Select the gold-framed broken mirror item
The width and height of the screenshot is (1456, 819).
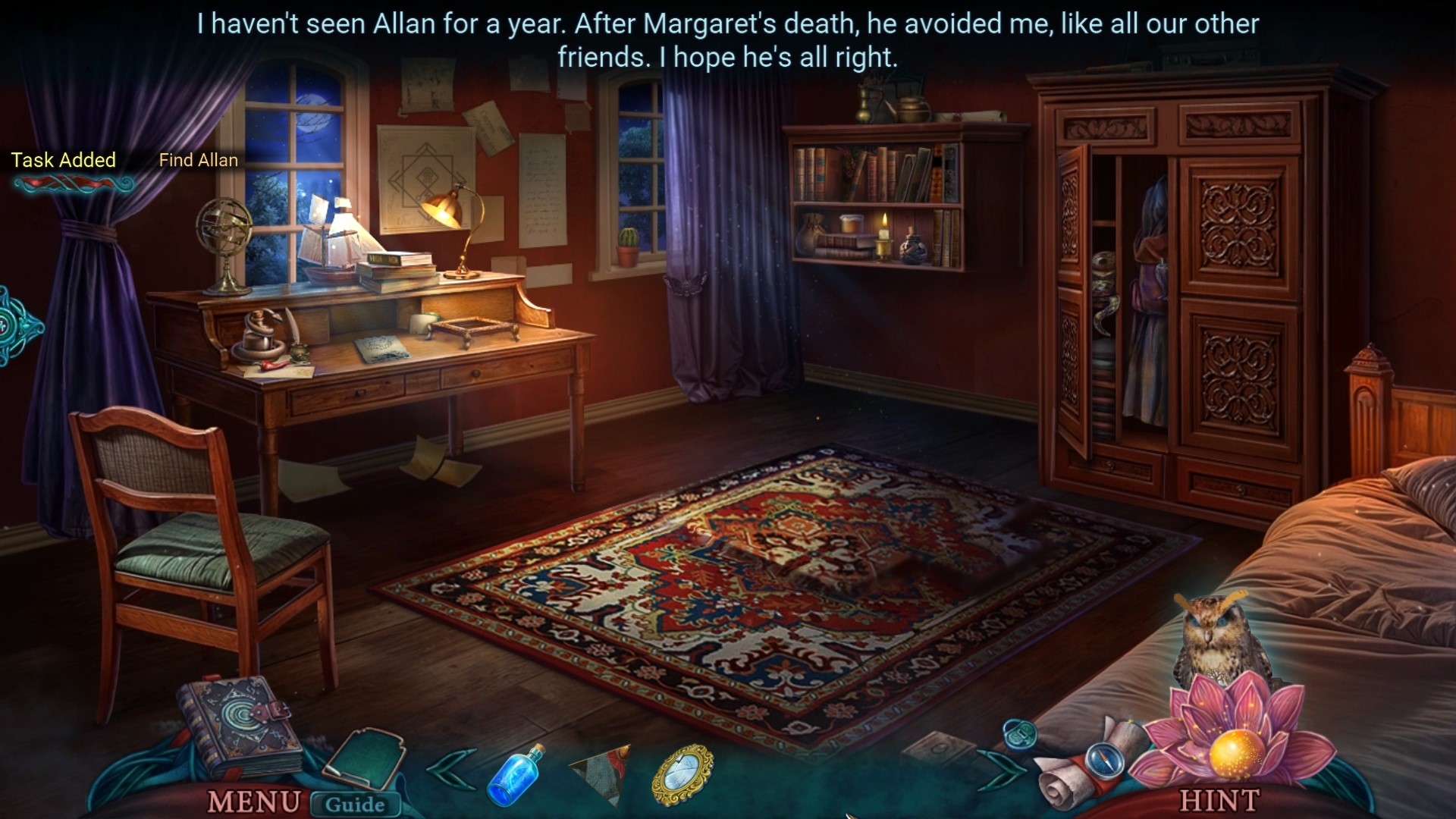pos(682,773)
